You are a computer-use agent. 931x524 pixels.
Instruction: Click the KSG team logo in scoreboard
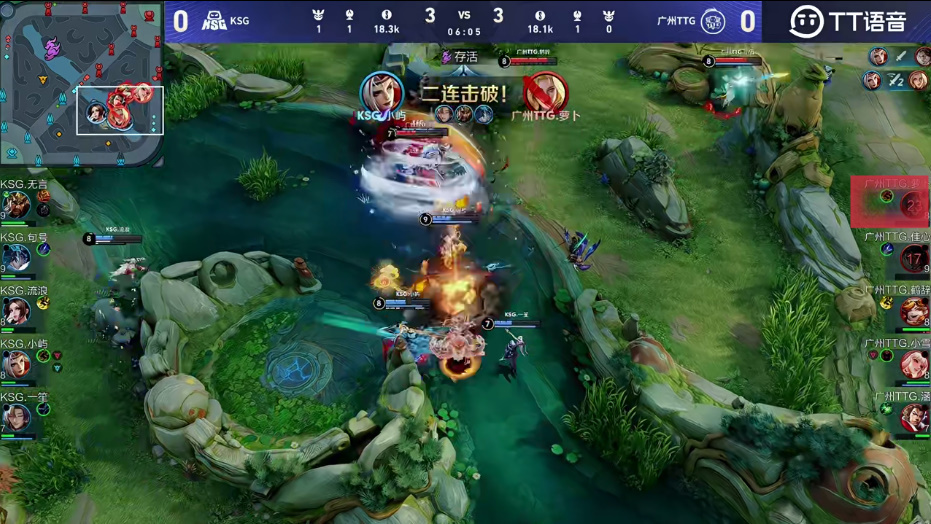click(214, 20)
